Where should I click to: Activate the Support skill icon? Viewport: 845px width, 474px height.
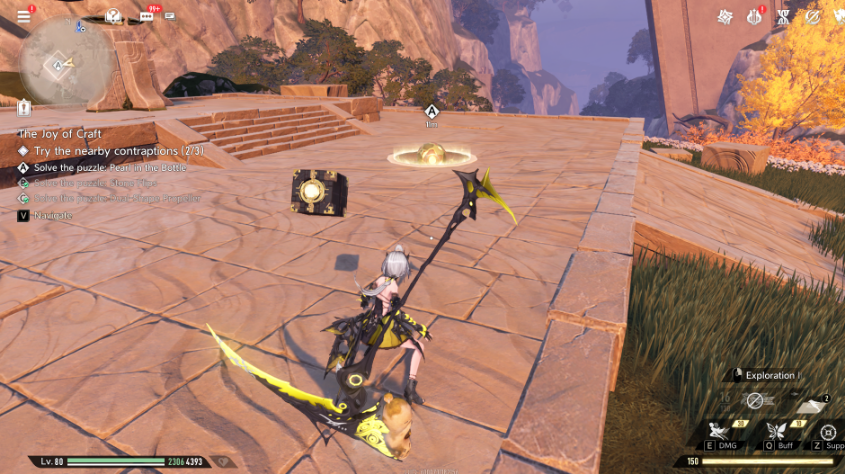827,431
